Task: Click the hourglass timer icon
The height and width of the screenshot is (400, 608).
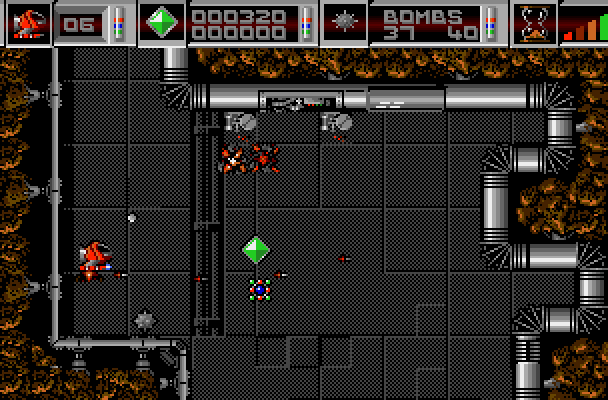Action: 535,22
